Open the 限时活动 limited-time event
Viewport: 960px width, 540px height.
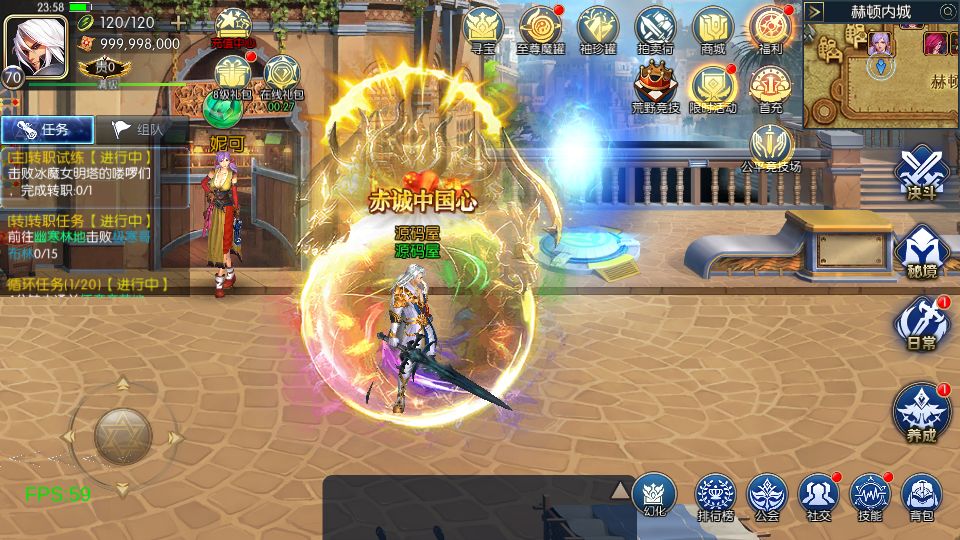pos(713,86)
